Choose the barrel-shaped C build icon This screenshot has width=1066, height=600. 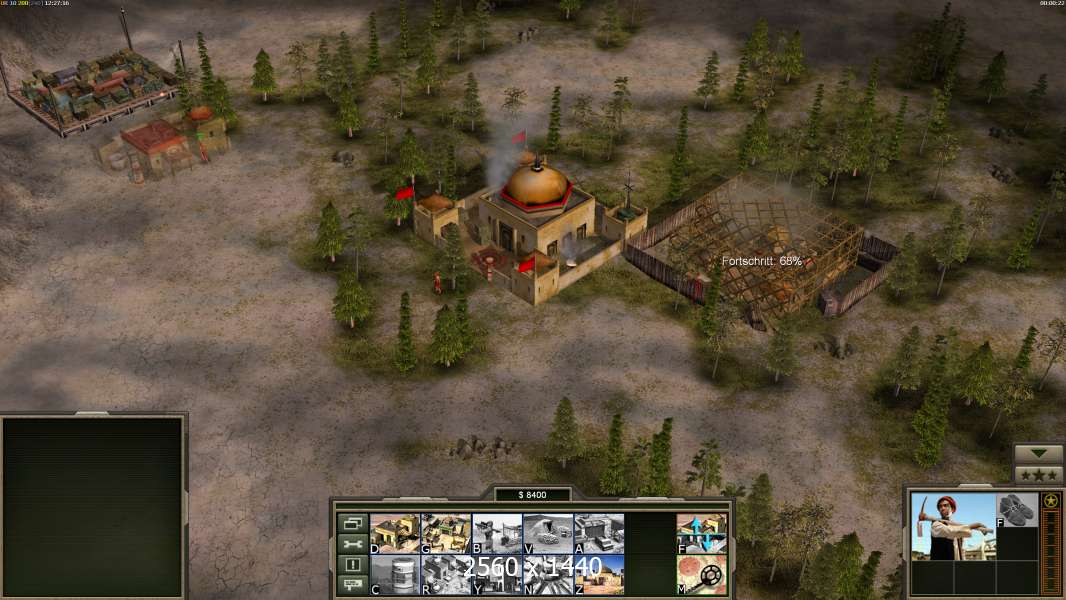point(394,574)
